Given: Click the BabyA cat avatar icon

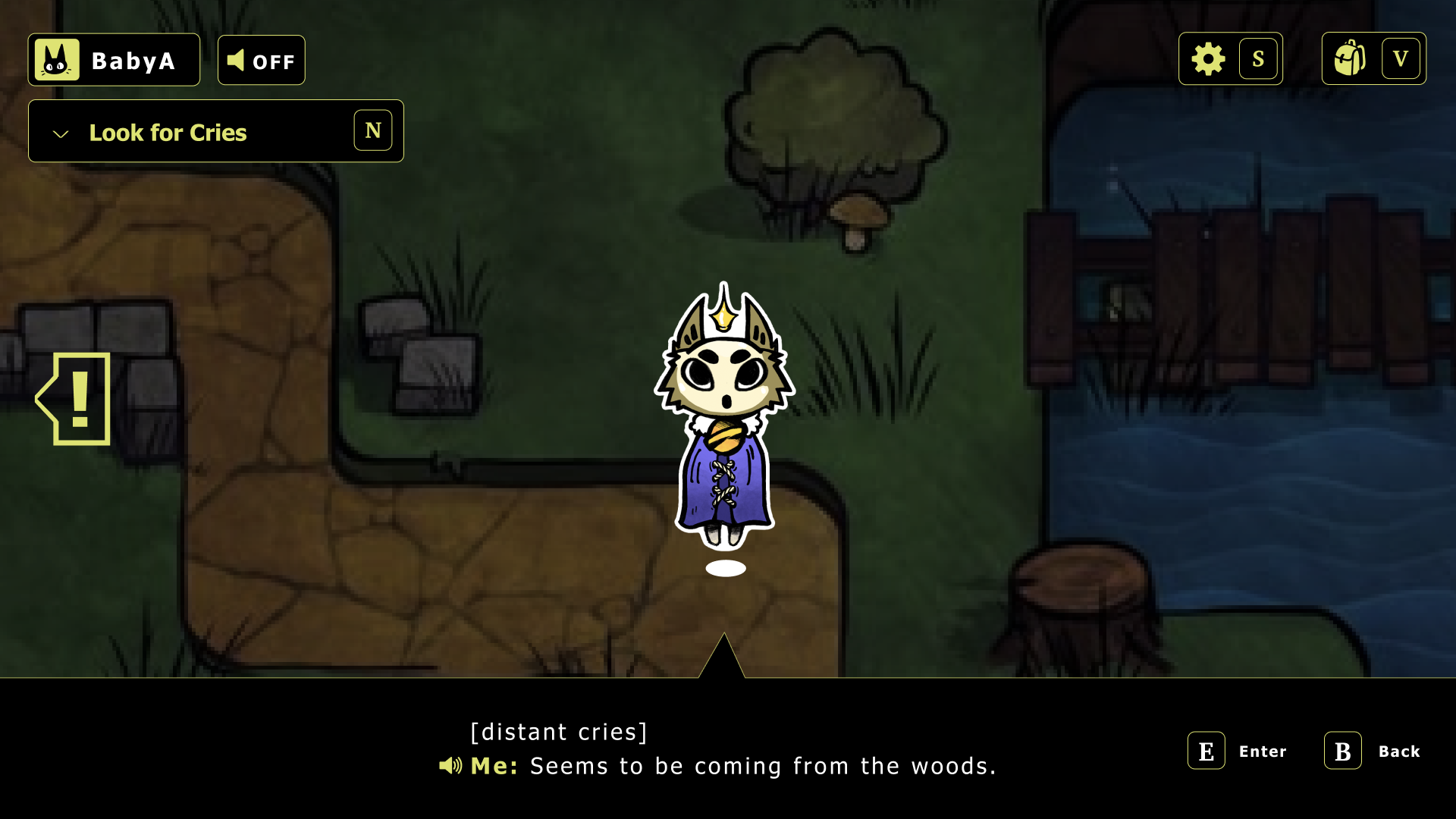Looking at the screenshot, I should pos(56,58).
